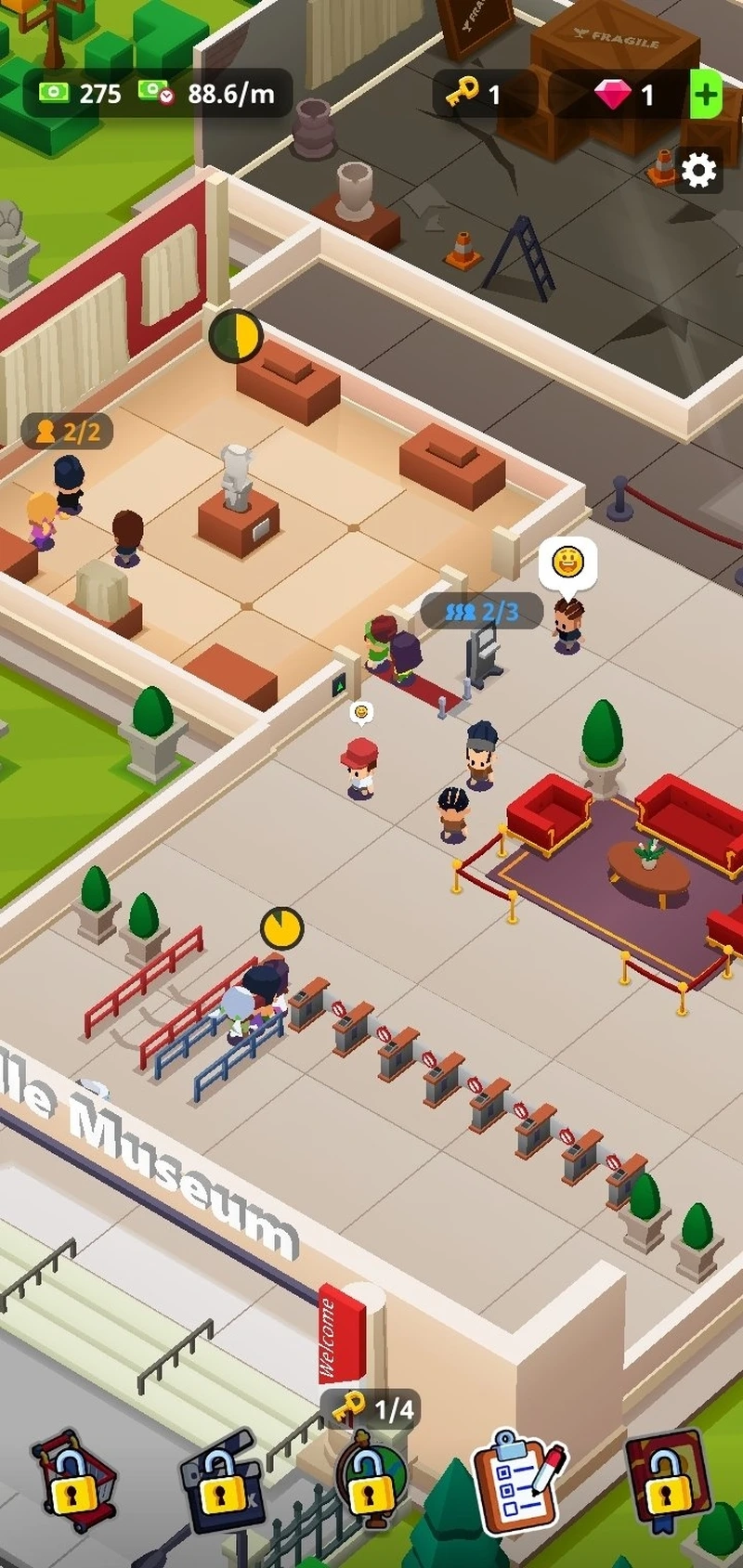Open the settings gear menu
Screen dimensions: 743x1568
(698, 170)
